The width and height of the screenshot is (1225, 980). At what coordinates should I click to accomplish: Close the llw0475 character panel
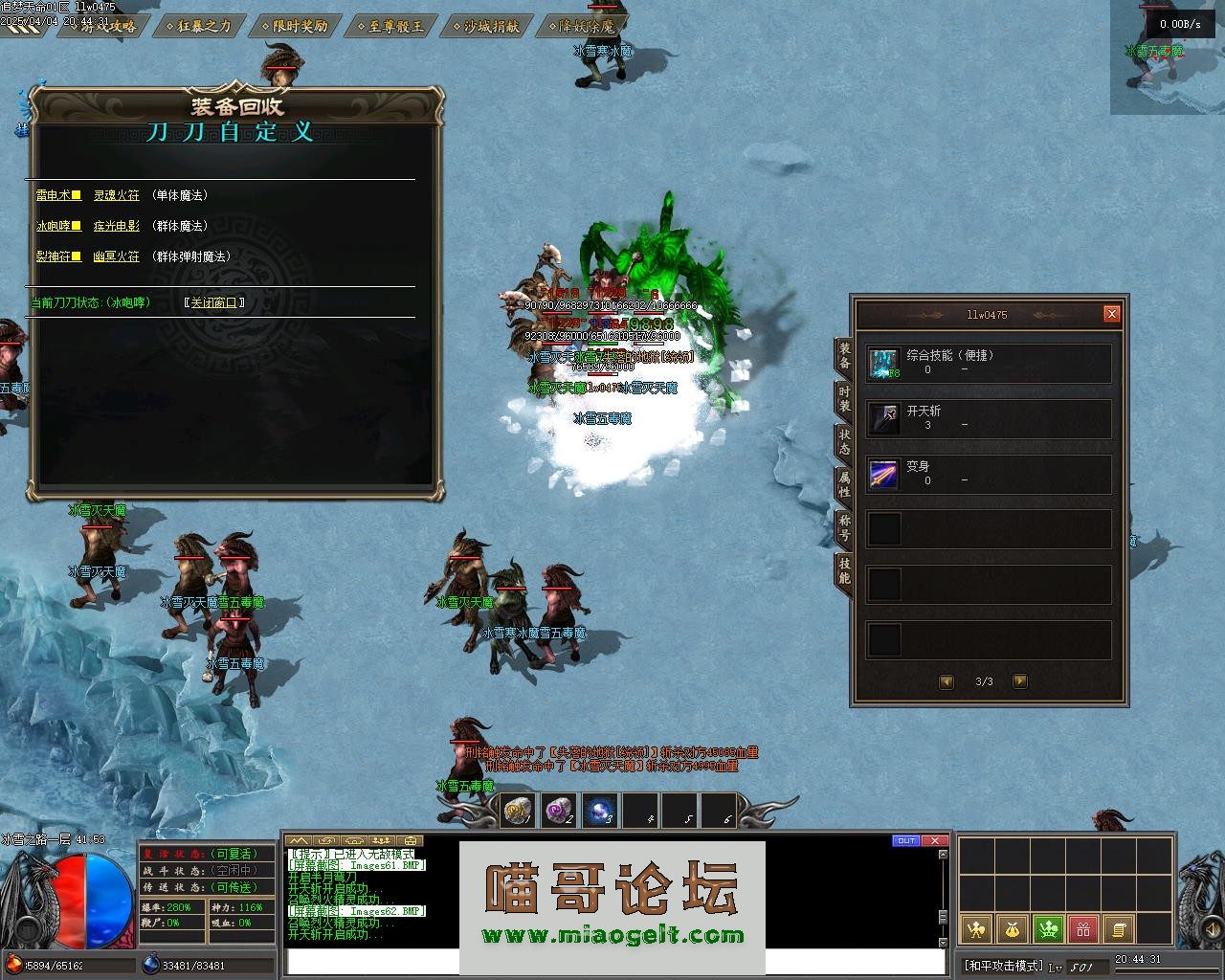coord(1111,314)
